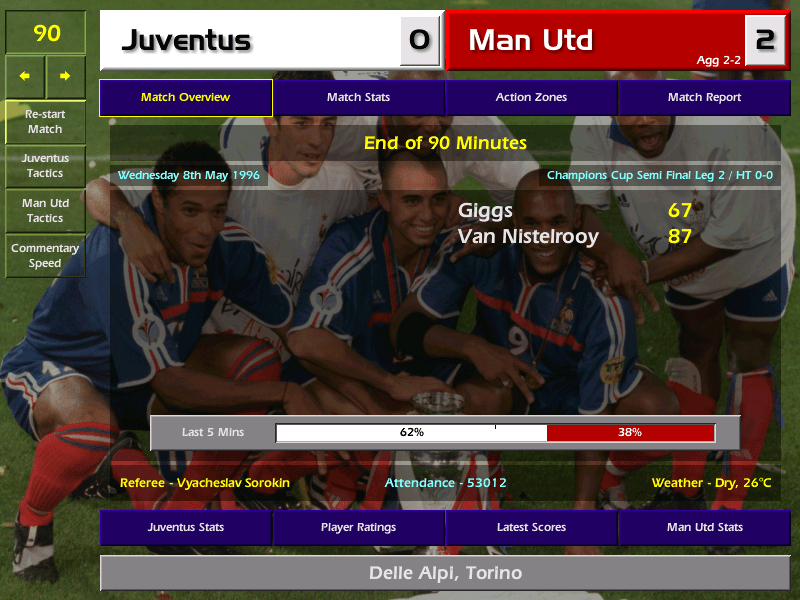View Juventus Stats
This screenshot has height=600, width=800.
(186, 528)
